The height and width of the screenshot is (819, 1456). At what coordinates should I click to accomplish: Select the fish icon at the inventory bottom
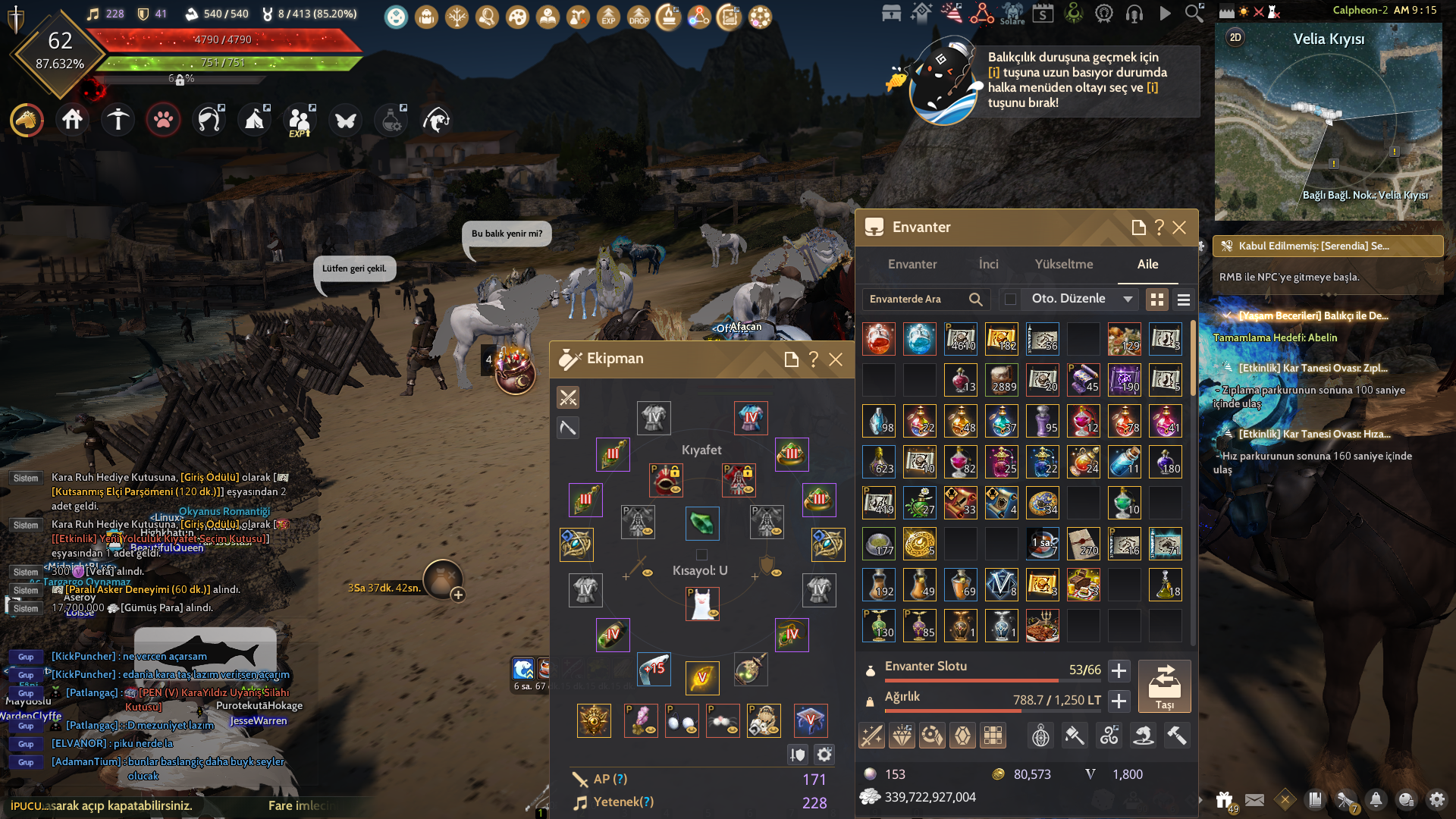click(1144, 735)
